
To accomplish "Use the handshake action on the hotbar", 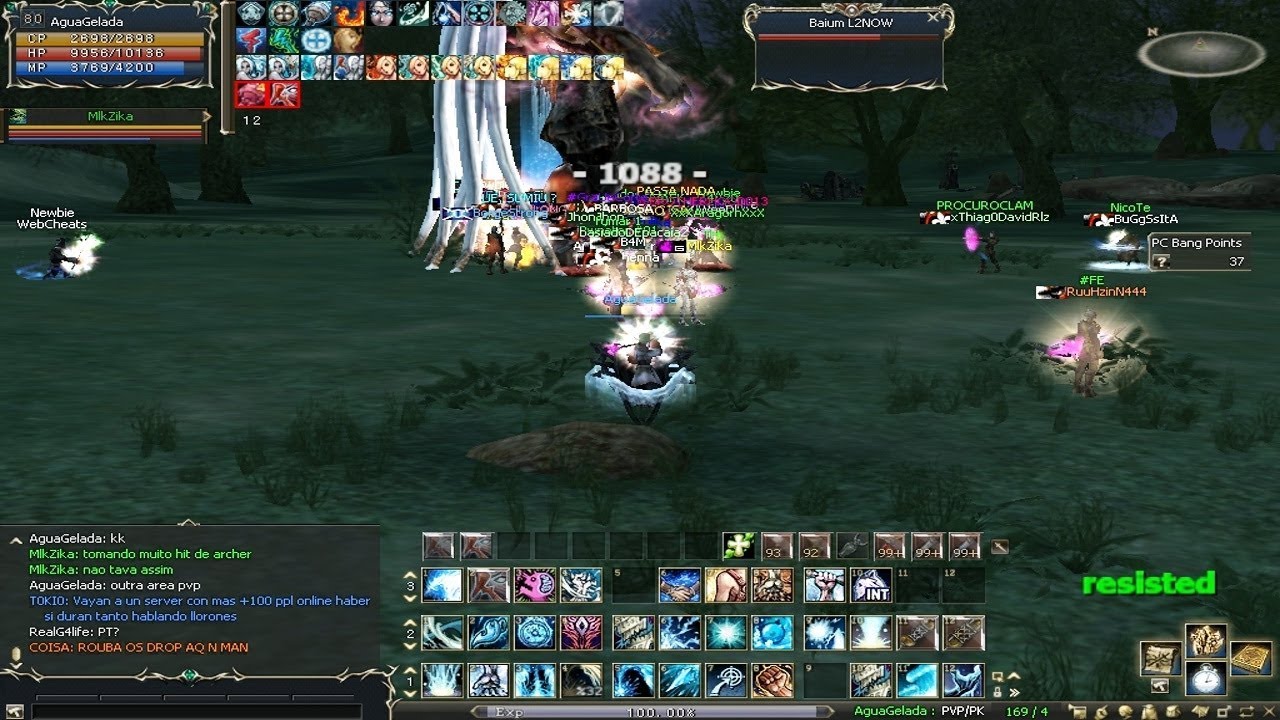I will click(x=680, y=585).
